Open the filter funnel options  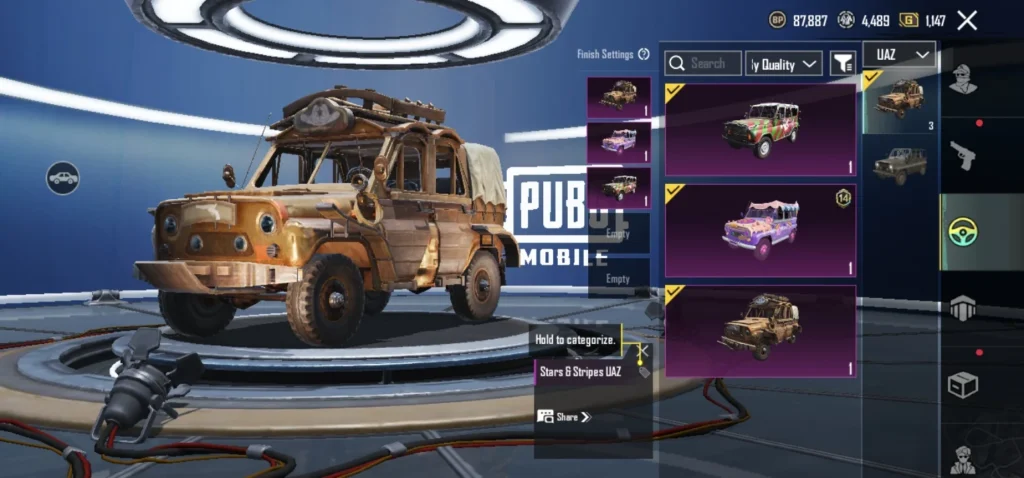coord(843,63)
